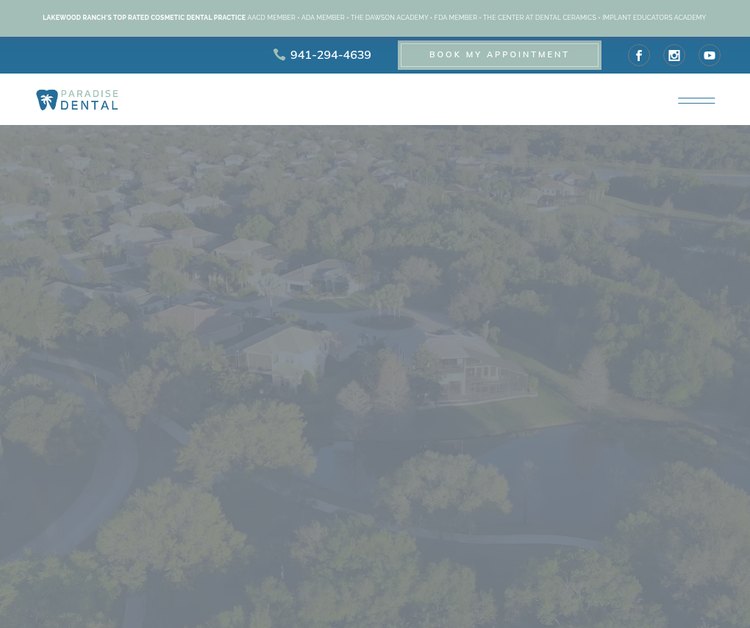Open the hamburger navigation menu
Viewport: 750px width, 628px height.
coord(696,100)
